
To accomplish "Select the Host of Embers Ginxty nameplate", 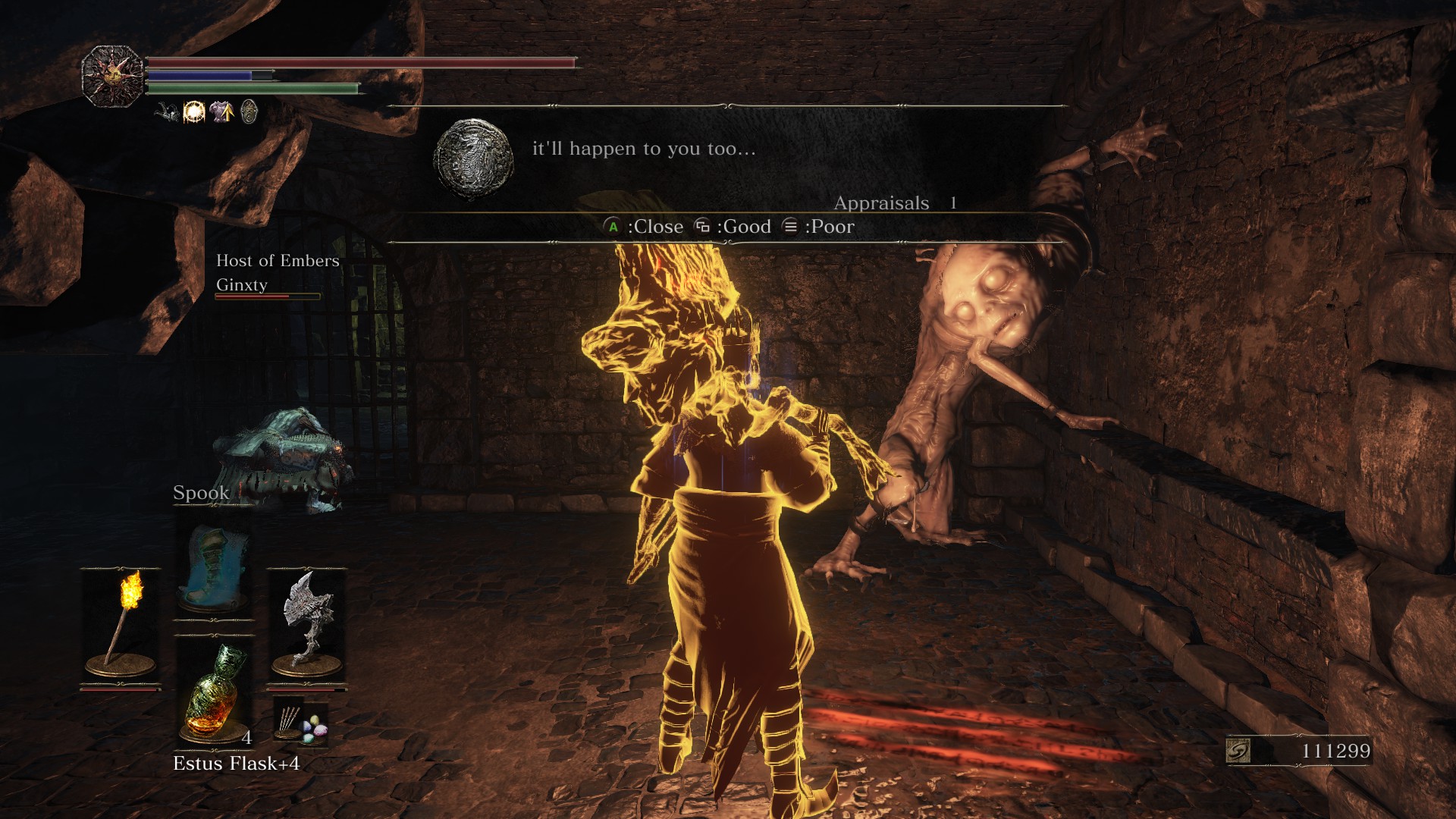I will pos(277,273).
